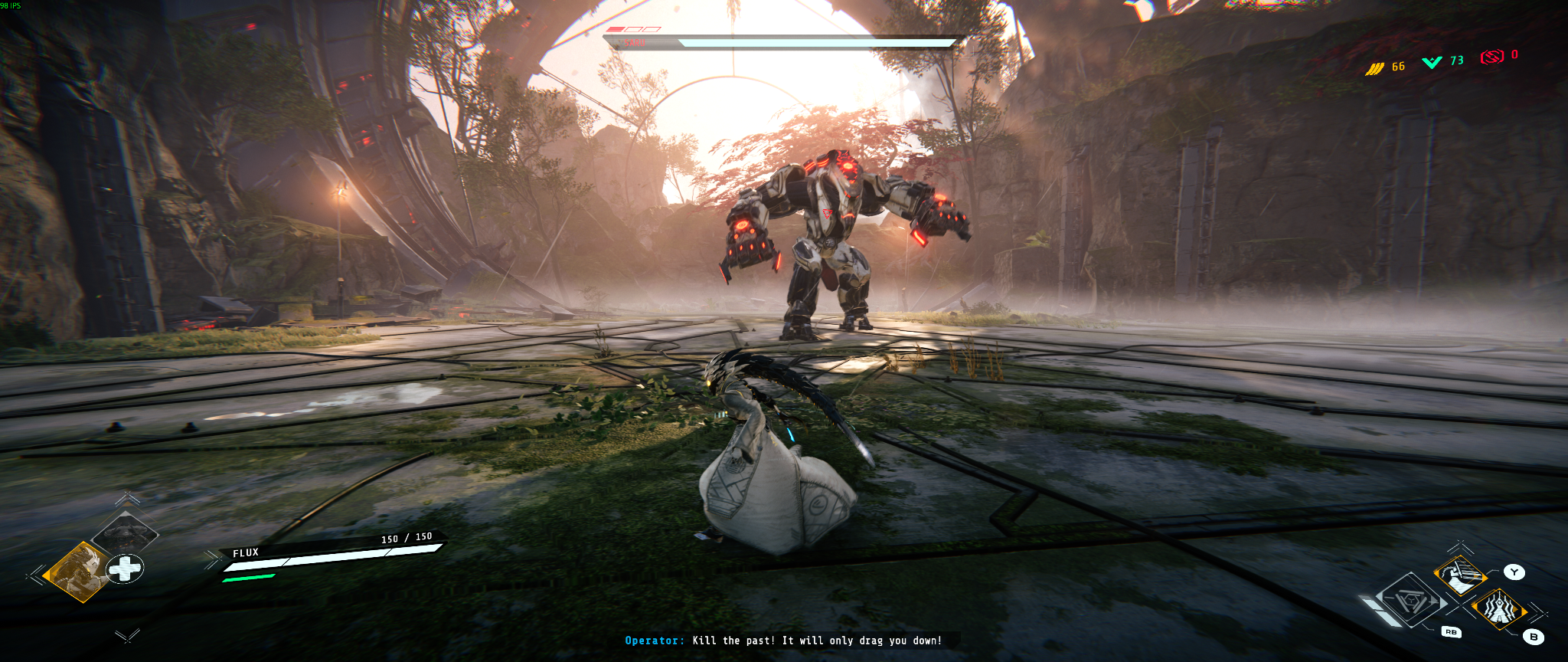1568x662 pixels.
Task: Click the green chevron resource icon
Action: click(x=1432, y=62)
